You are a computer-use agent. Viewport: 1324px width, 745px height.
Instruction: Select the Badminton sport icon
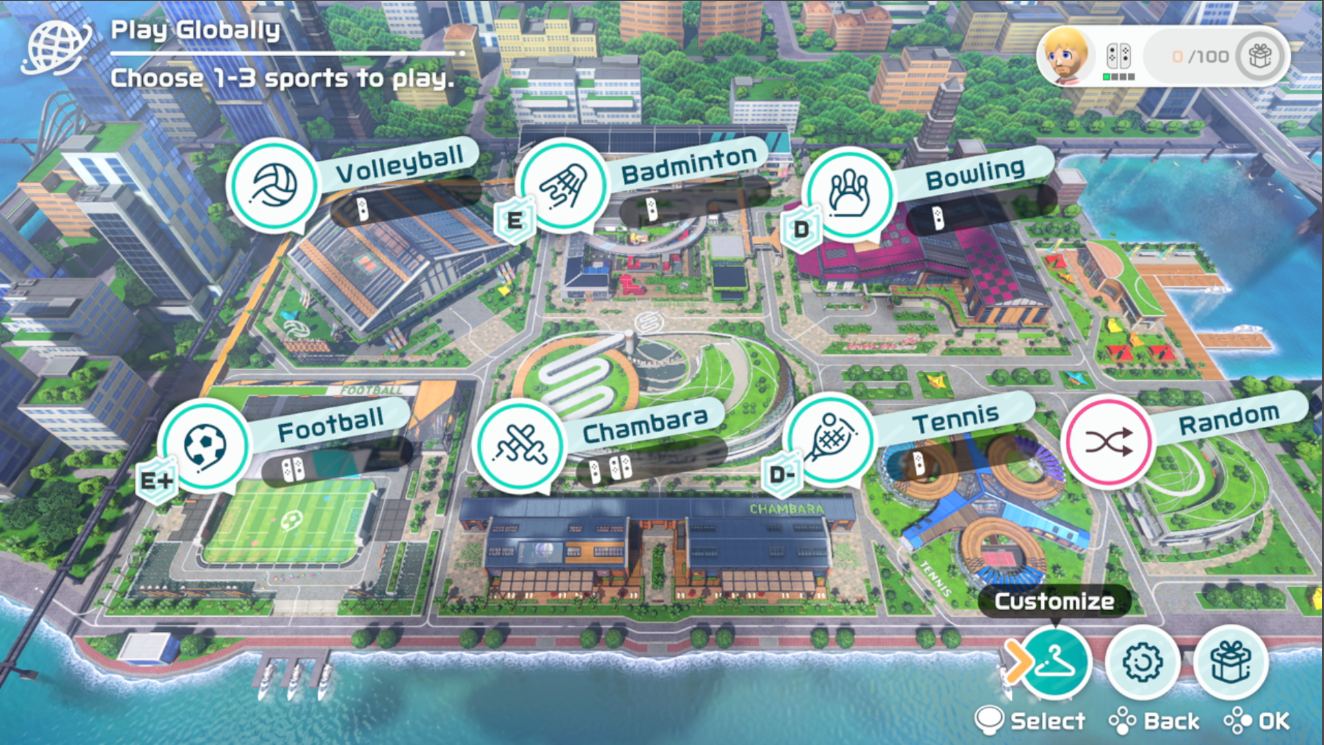(x=561, y=185)
